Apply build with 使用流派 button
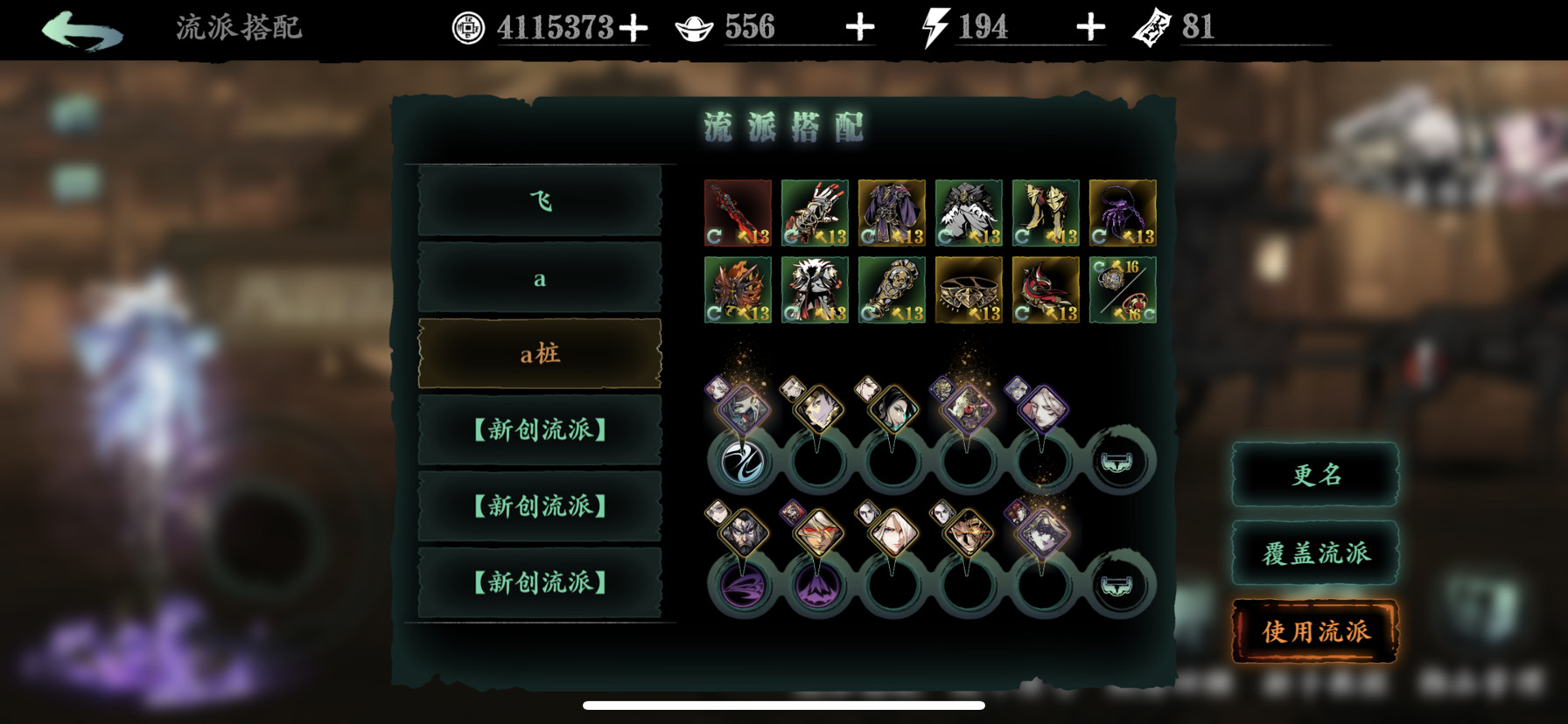This screenshot has width=1568, height=724. 1315,631
